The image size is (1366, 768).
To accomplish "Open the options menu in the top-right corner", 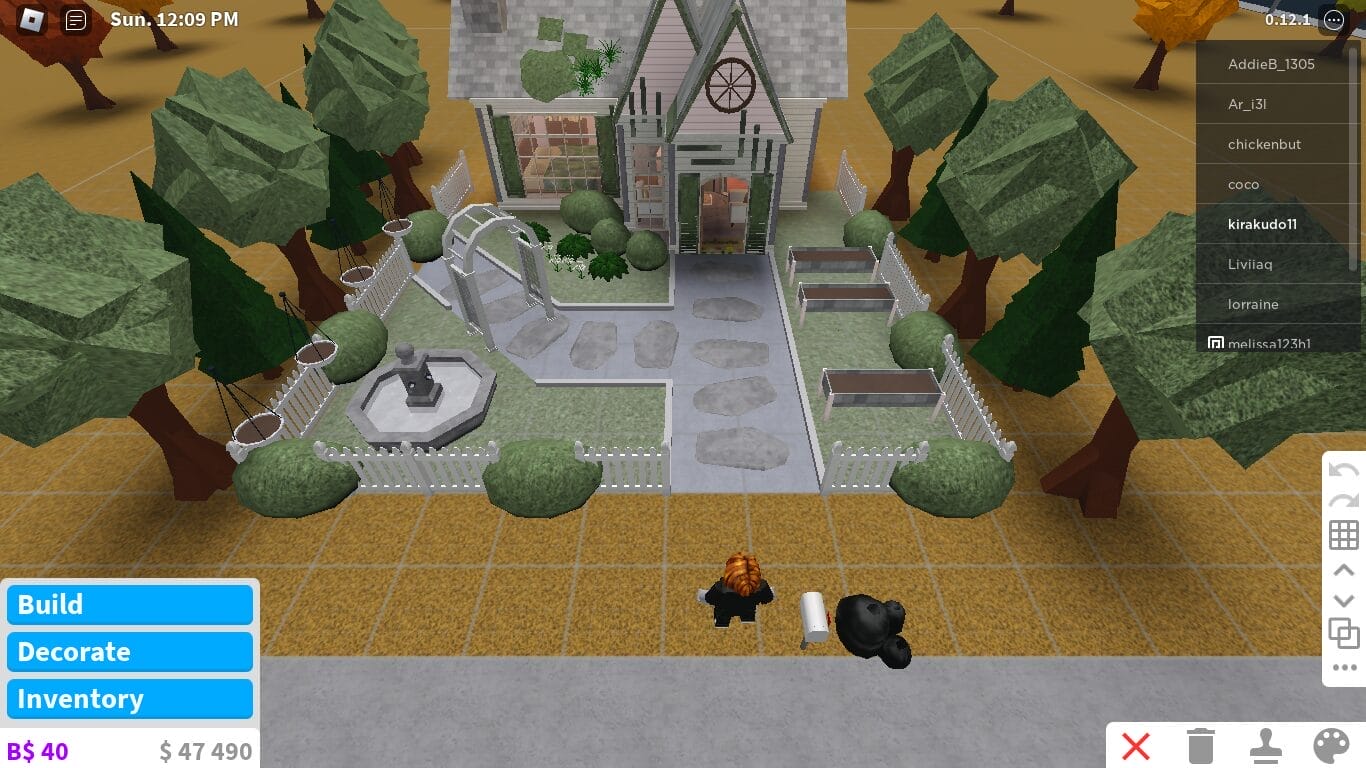I will click(1333, 19).
